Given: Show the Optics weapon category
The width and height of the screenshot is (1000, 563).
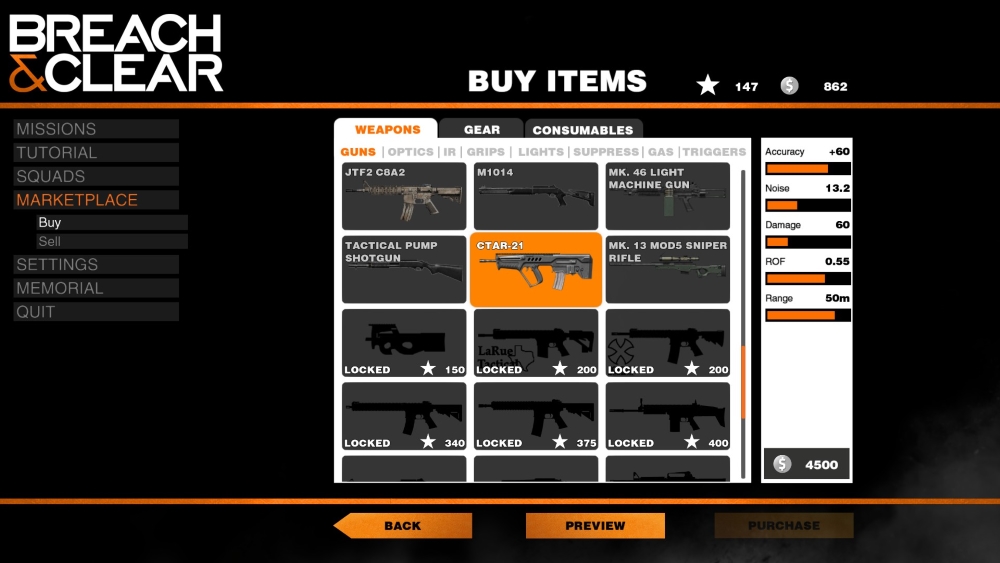Looking at the screenshot, I should point(410,152).
